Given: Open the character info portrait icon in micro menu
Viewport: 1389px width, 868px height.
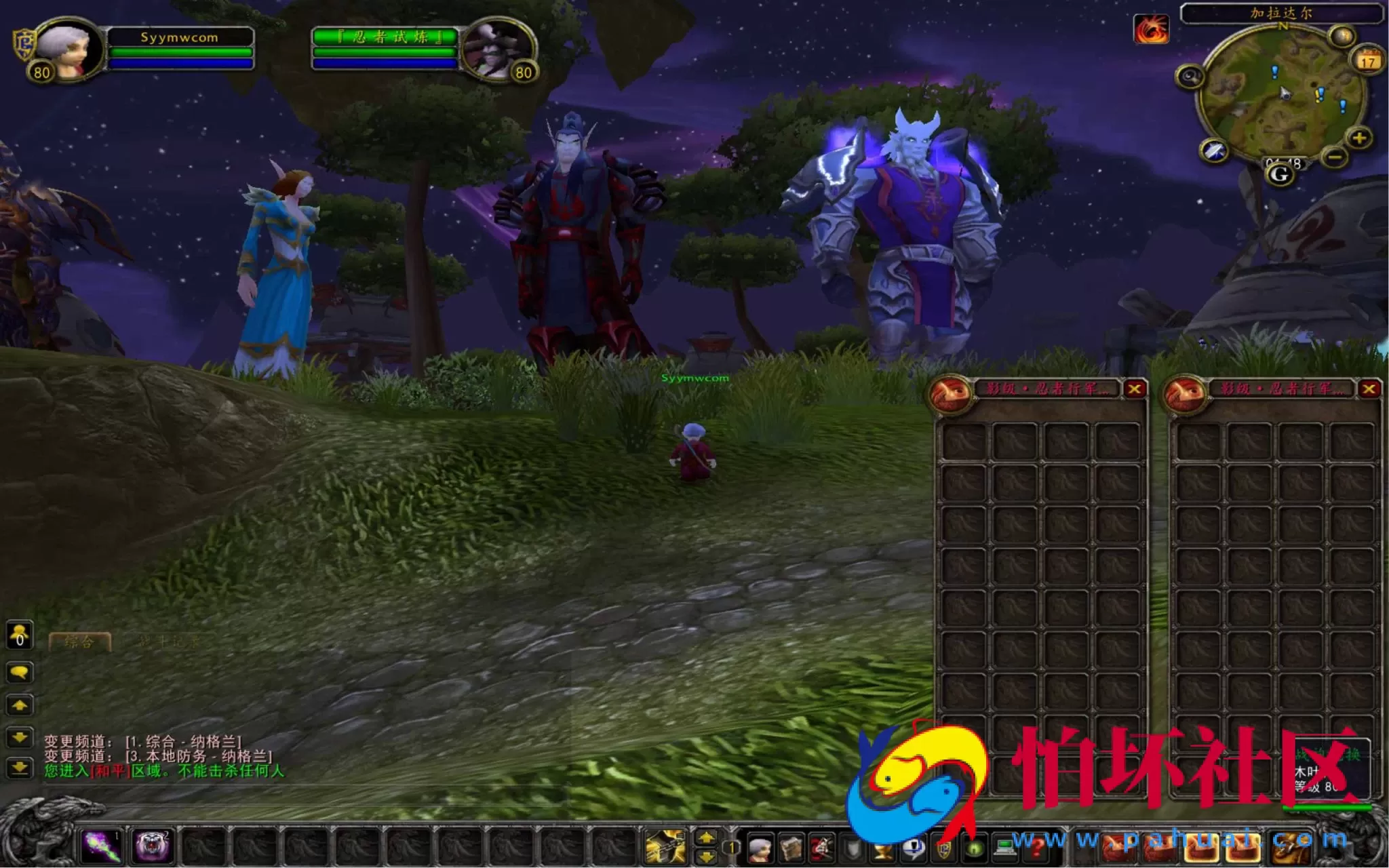Looking at the screenshot, I should pos(758,846).
